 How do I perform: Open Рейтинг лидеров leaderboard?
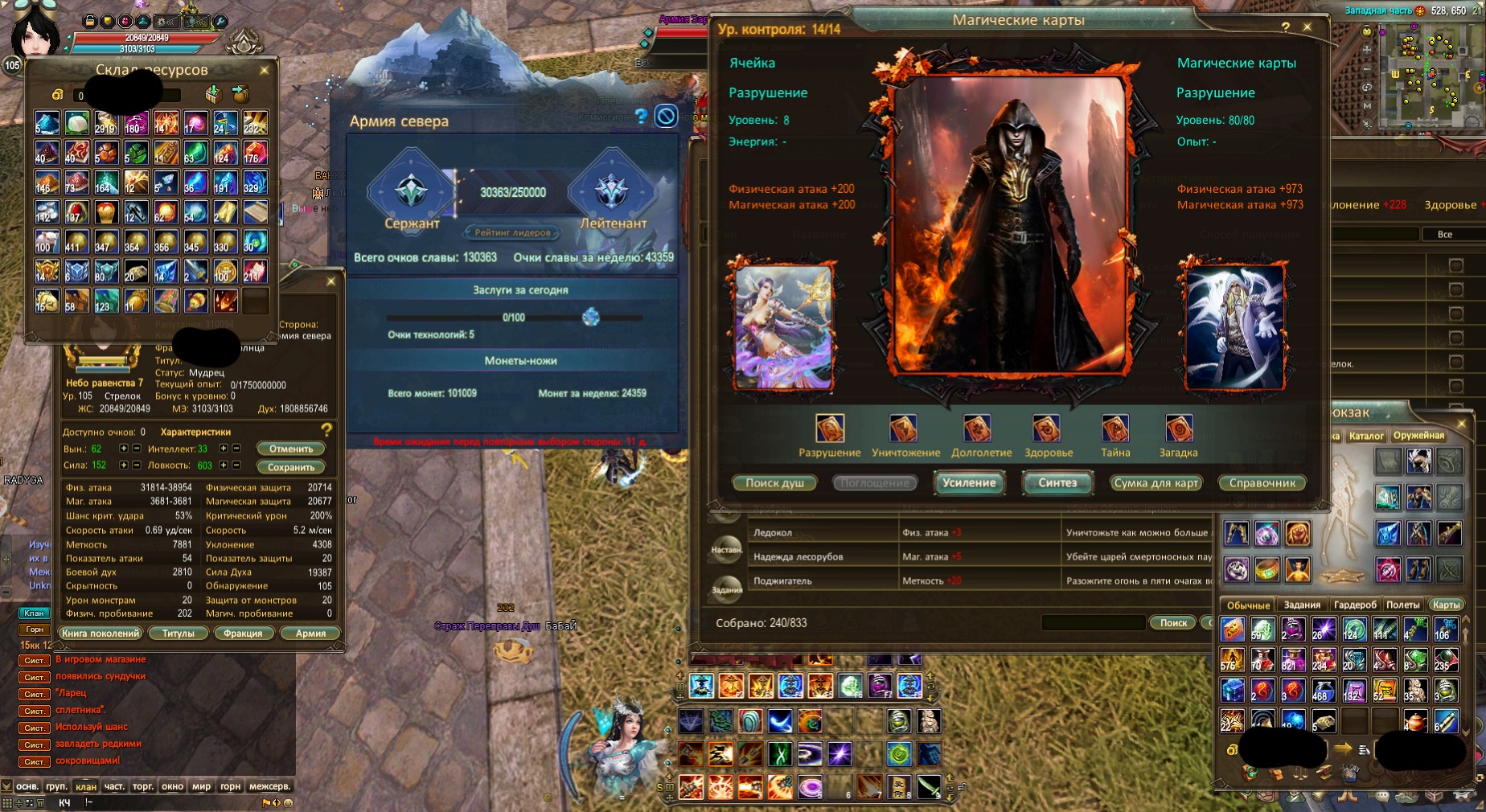[x=512, y=233]
